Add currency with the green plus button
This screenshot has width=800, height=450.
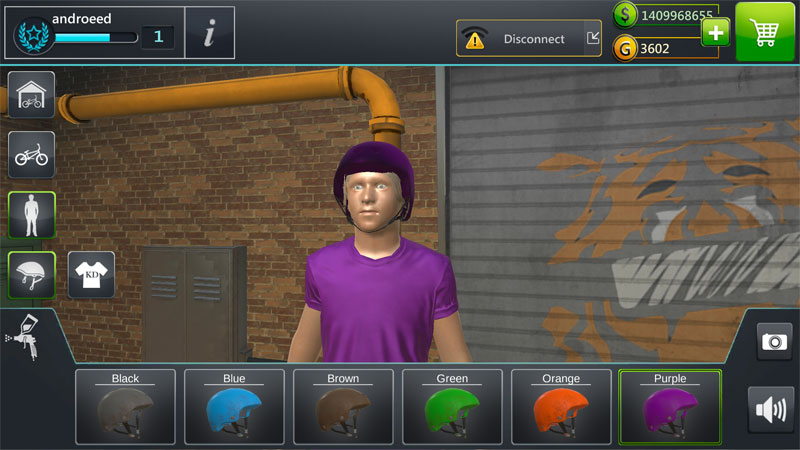(715, 32)
